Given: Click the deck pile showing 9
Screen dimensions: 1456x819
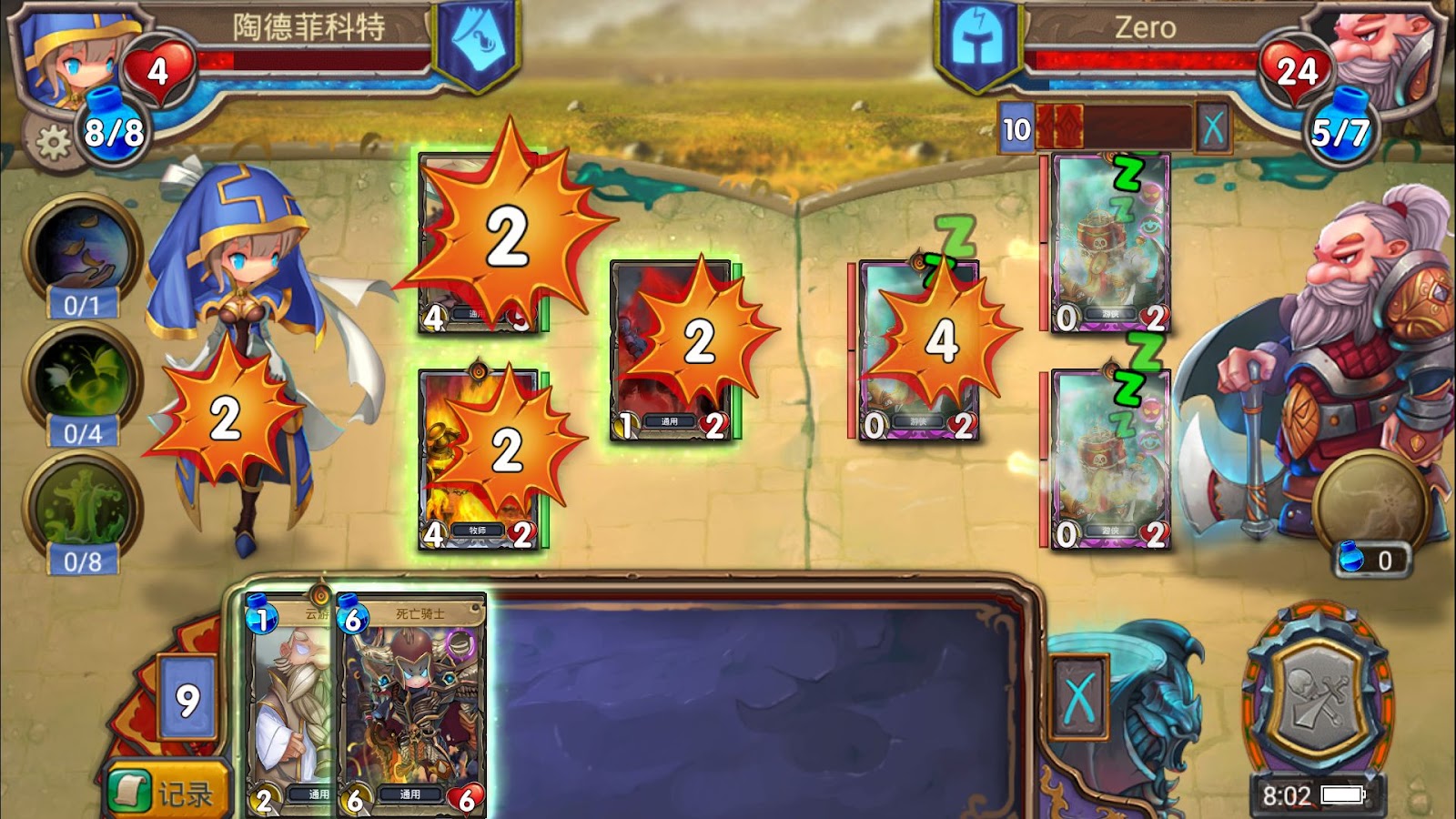Looking at the screenshot, I should point(187,699).
